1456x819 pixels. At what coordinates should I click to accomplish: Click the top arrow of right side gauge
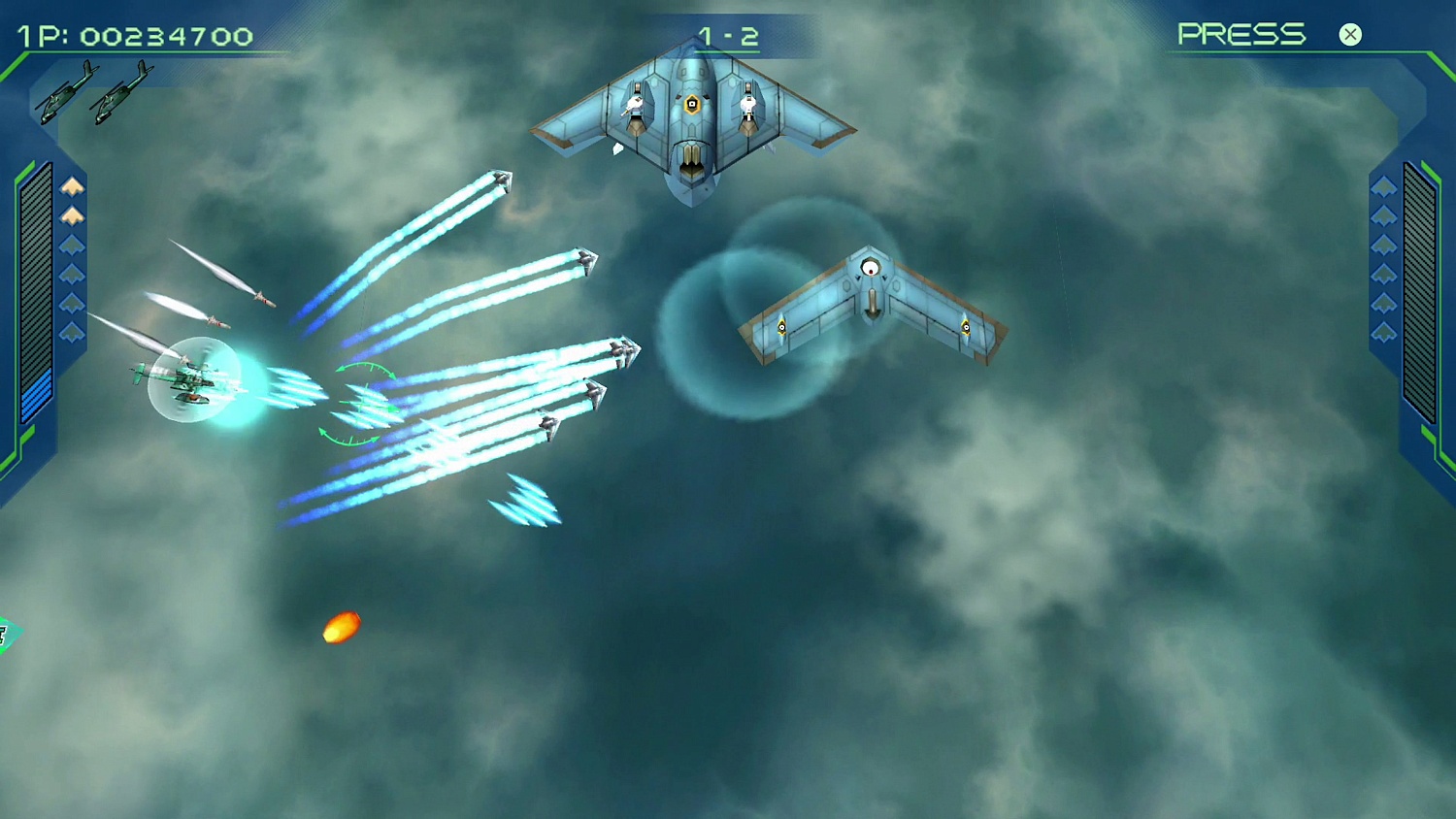1382,187
